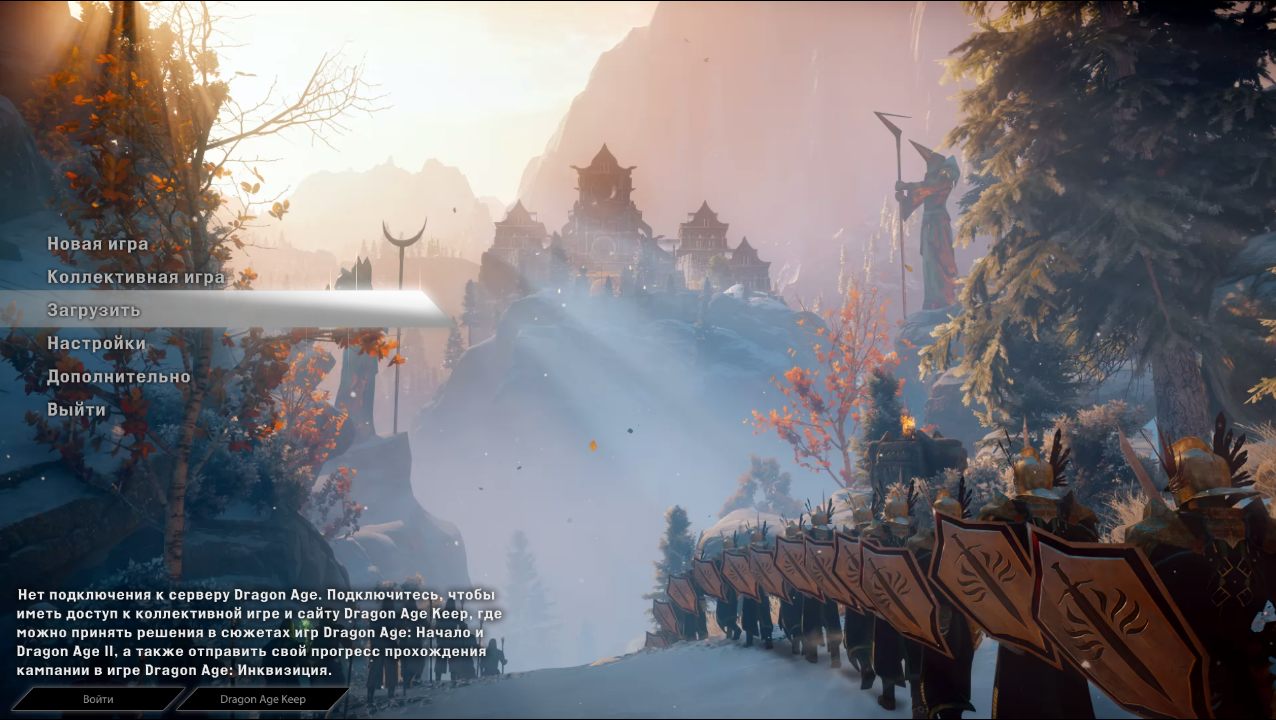Open the Настройки settings menu
Image resolution: width=1276 pixels, height=720 pixels.
(96, 343)
